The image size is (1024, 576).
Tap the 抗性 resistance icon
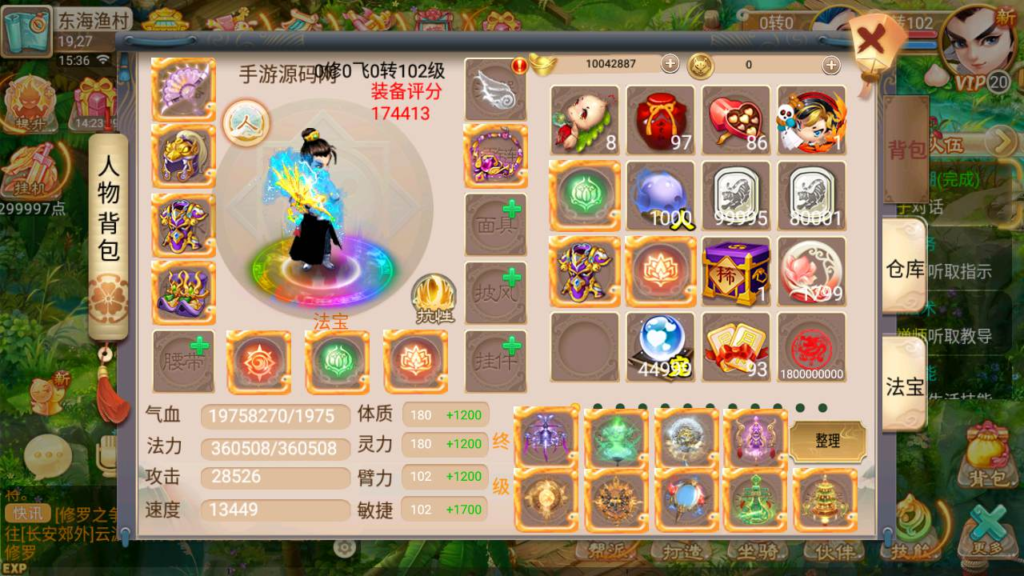coord(433,298)
